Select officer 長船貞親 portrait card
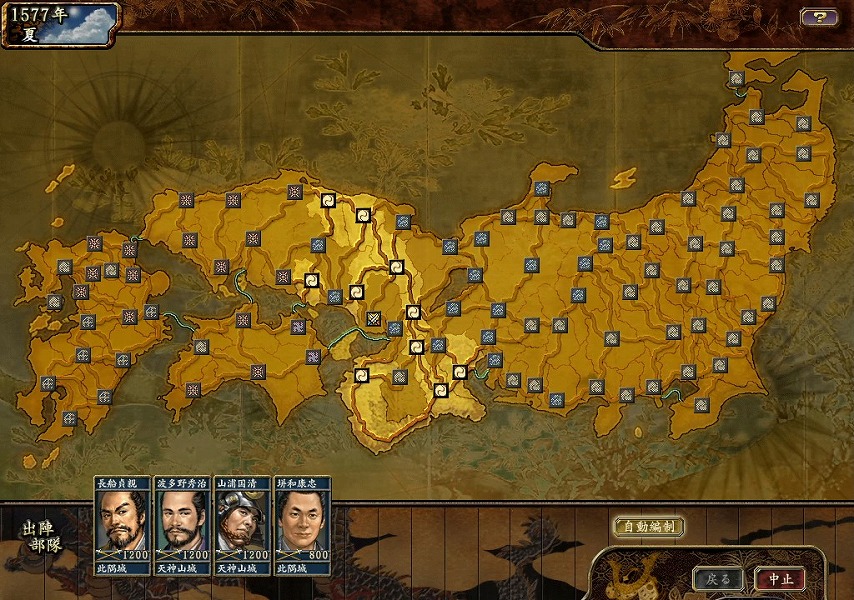 coord(123,525)
